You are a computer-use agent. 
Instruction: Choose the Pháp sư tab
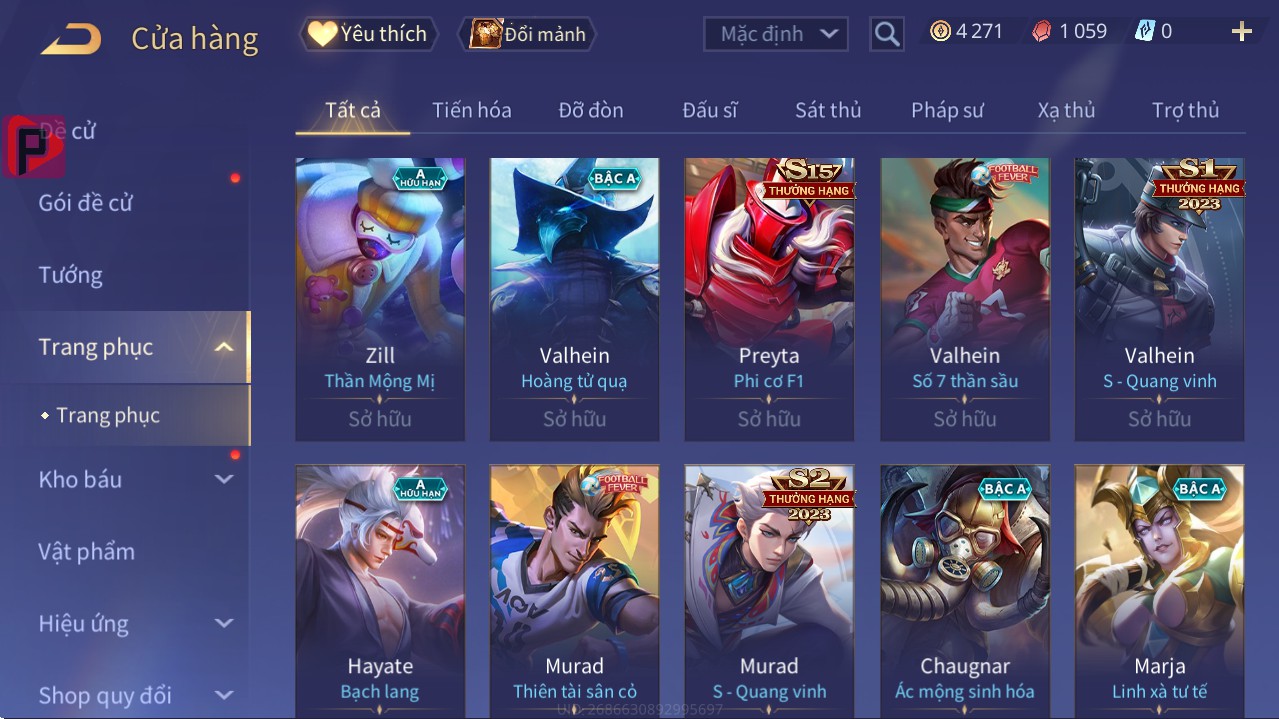[x=947, y=110]
